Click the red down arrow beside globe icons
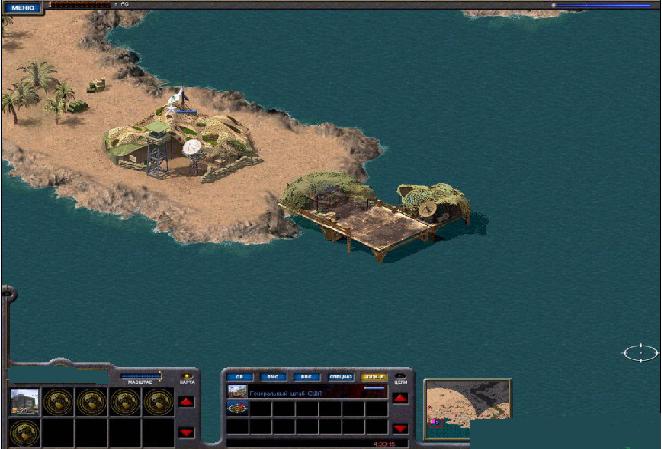The height and width of the screenshot is (449, 662). click(x=186, y=432)
